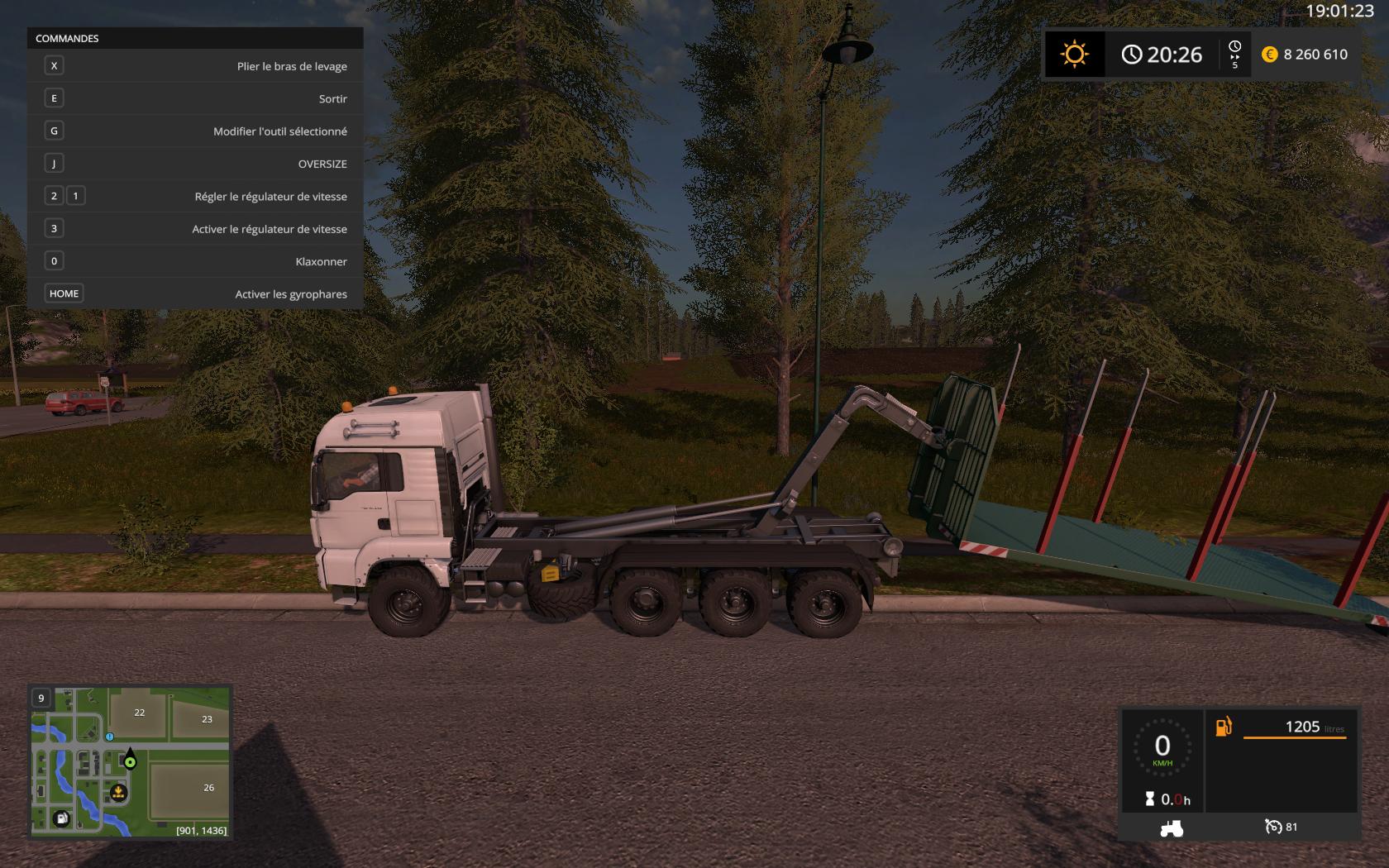This screenshot has width=1389, height=868.
Task: Choose the "Activer les gyrophares" command row
Action: 195,294
